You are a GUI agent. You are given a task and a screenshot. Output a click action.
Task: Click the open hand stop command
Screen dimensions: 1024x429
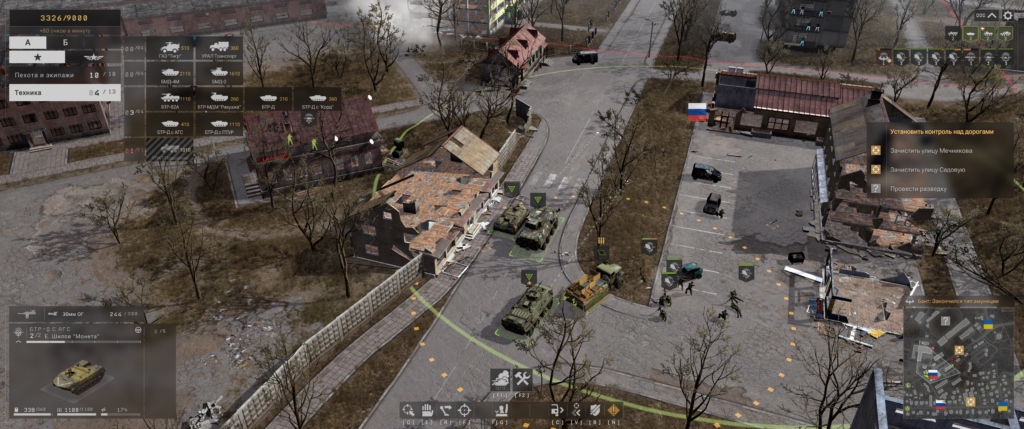click(x=425, y=410)
